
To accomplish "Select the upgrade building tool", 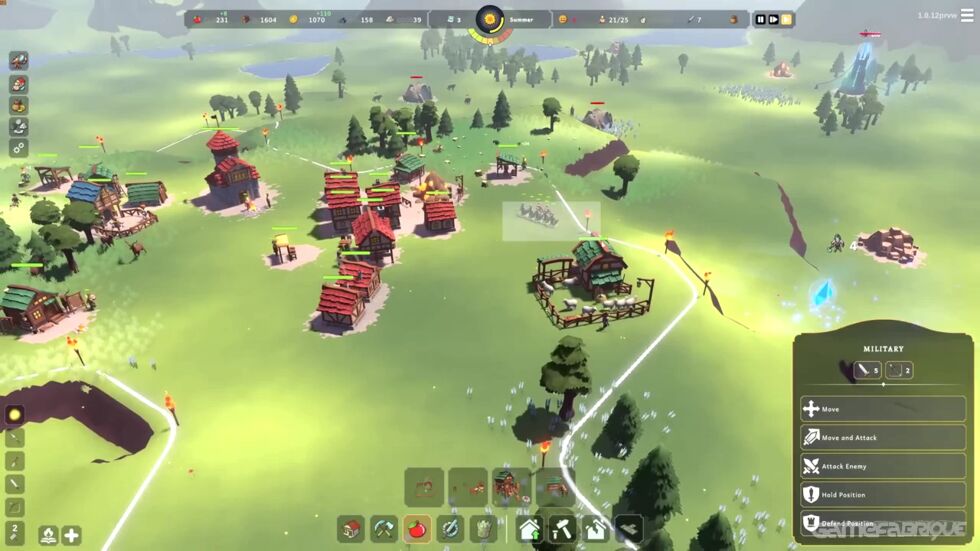I will pyautogui.click(x=530, y=528).
